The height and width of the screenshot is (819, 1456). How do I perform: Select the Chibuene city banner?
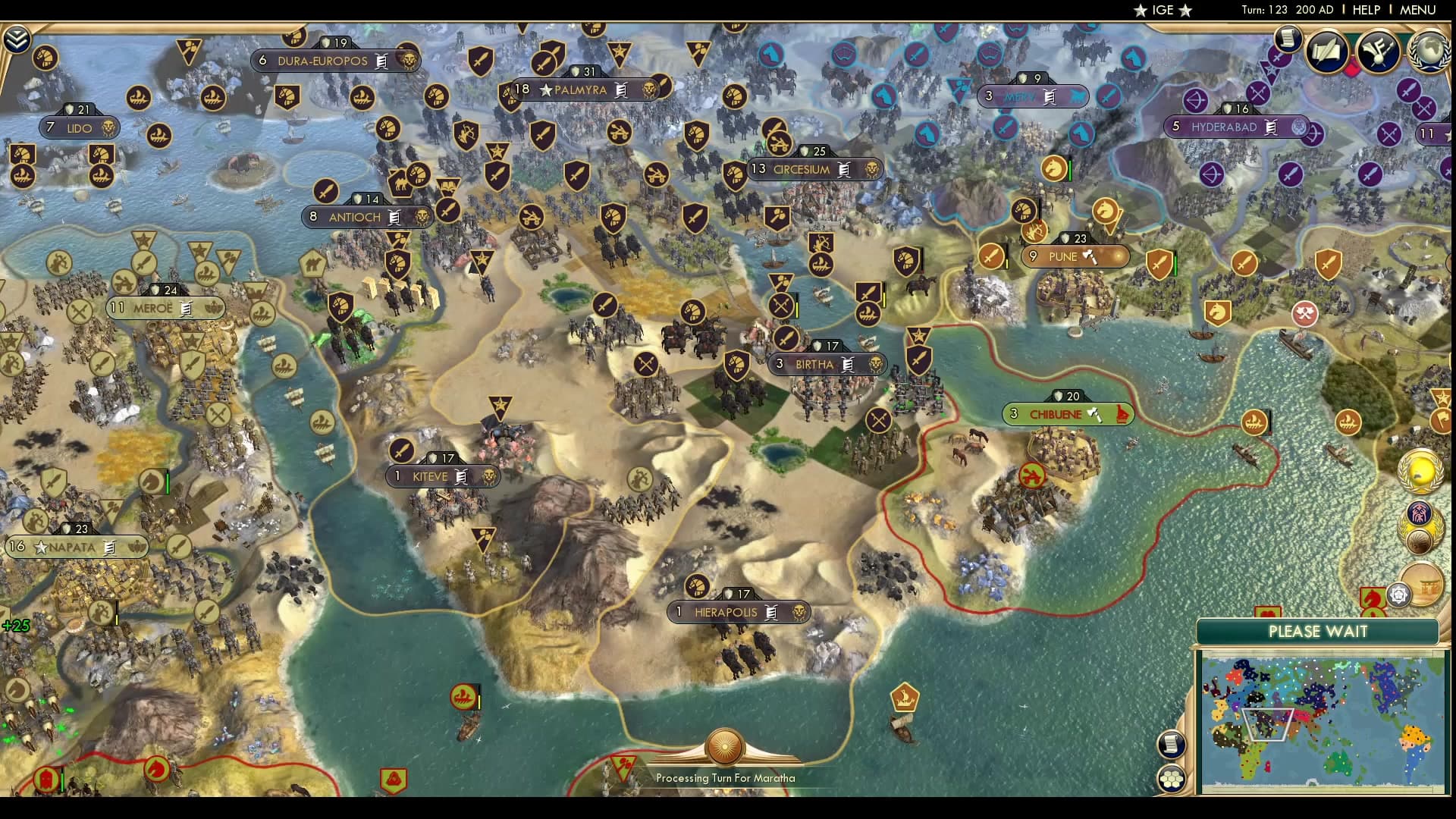pyautogui.click(x=1065, y=414)
